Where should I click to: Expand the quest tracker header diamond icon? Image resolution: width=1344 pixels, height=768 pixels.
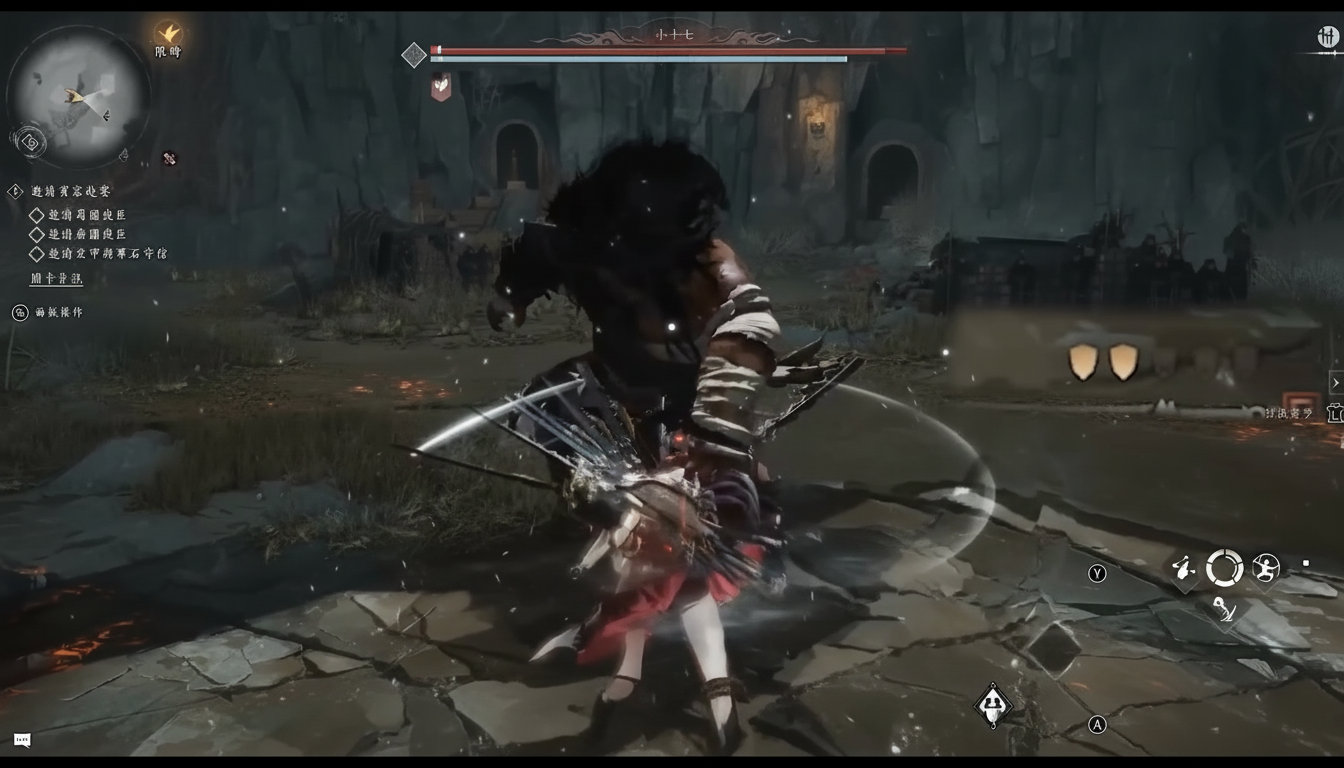(x=15, y=190)
